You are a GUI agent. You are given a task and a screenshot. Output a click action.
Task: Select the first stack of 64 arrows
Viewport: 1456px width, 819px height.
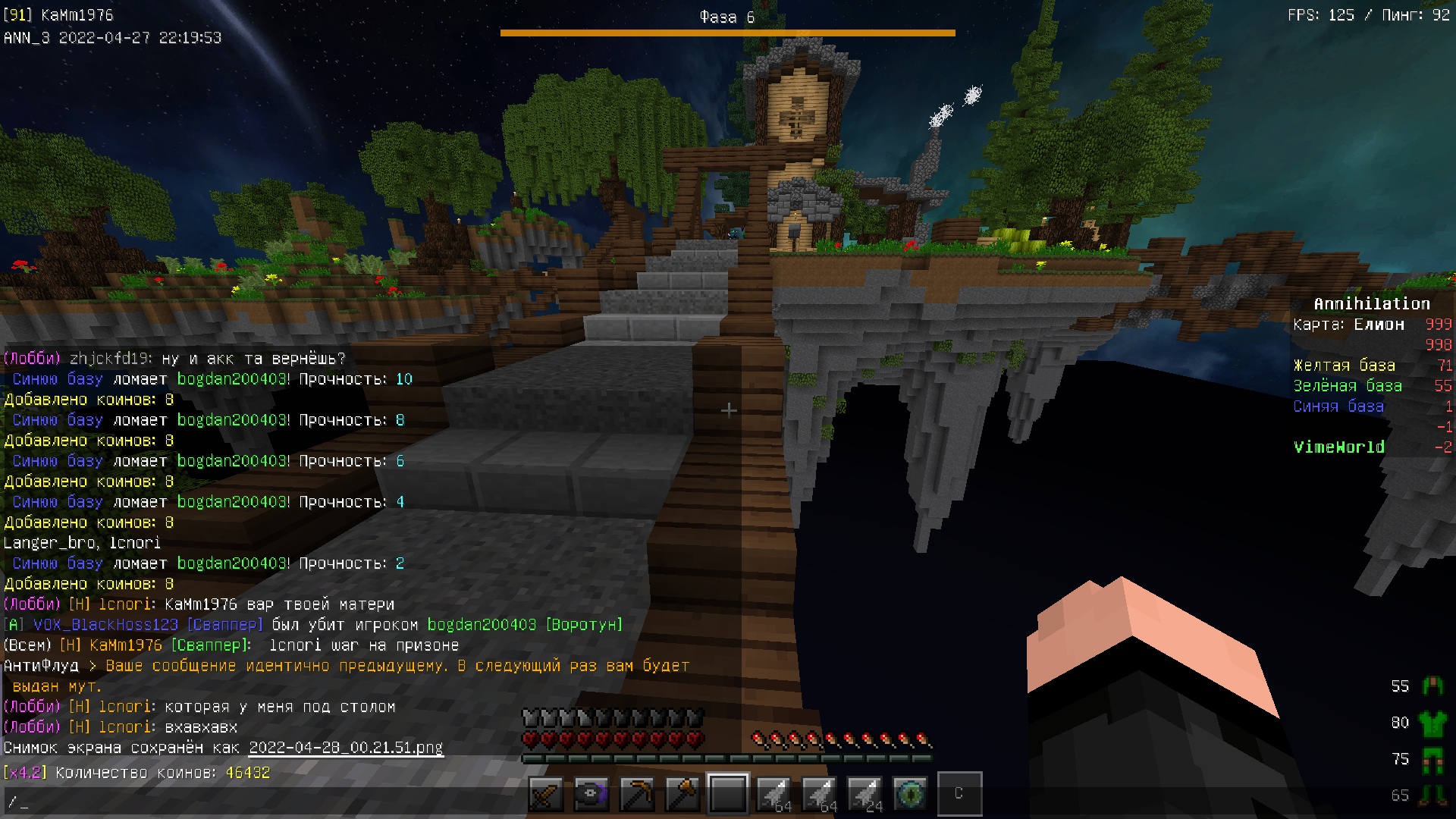point(775,793)
